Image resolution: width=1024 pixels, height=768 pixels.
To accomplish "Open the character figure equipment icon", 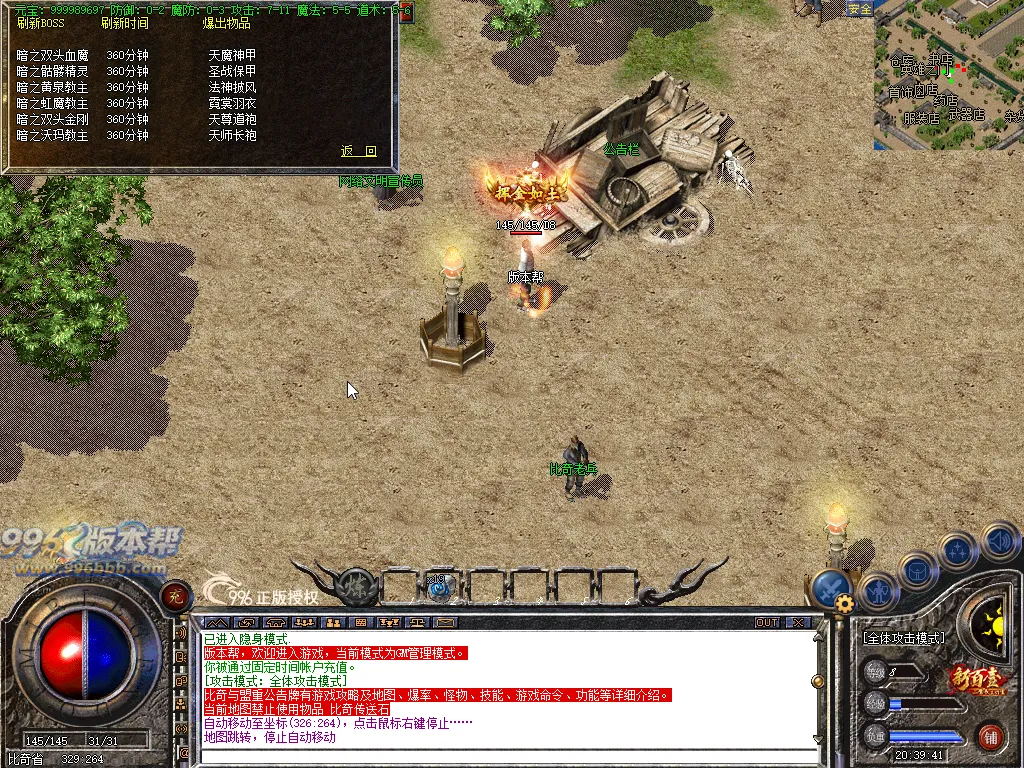I will point(877,591).
